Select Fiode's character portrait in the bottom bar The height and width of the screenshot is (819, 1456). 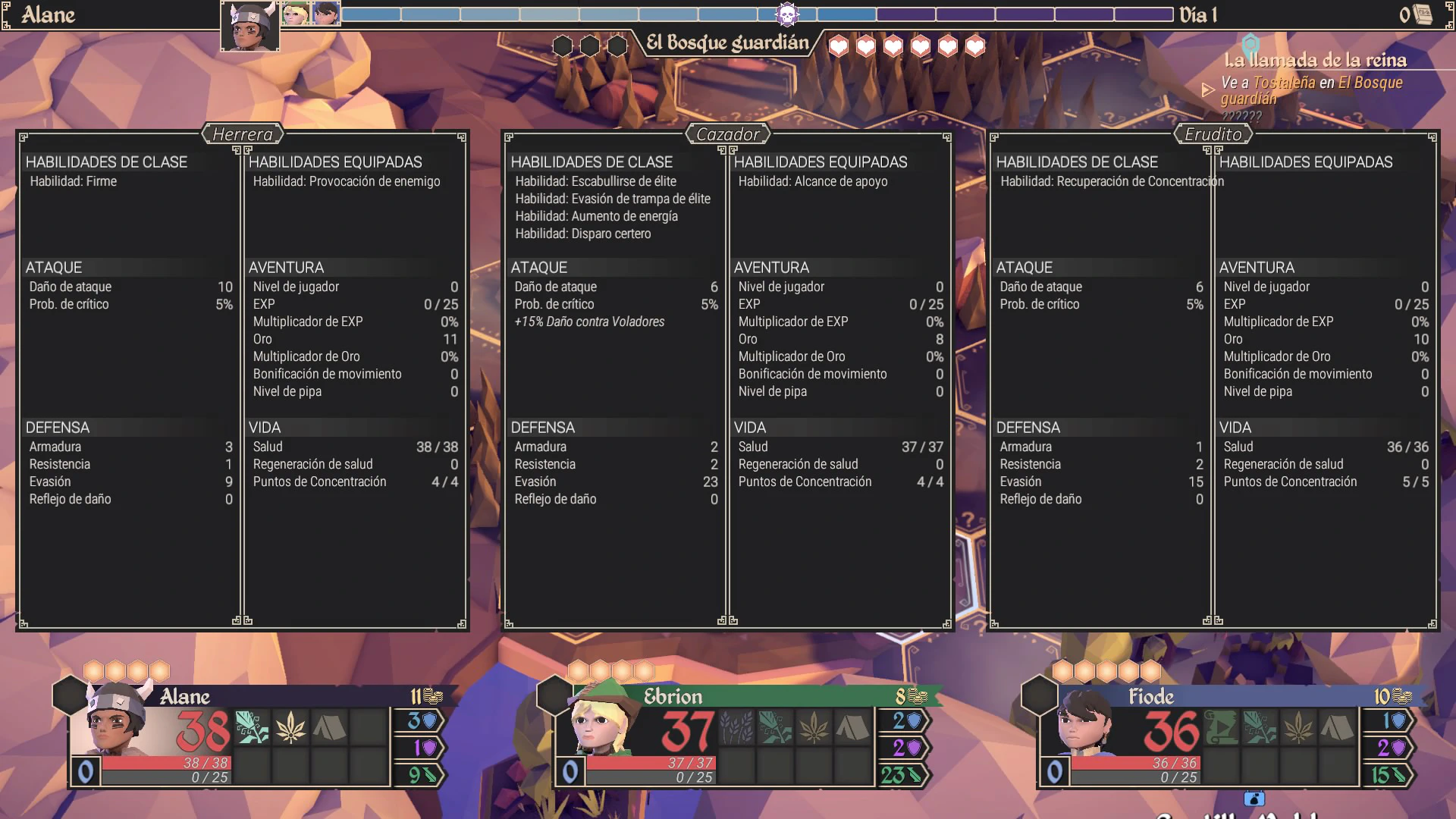tap(1086, 724)
